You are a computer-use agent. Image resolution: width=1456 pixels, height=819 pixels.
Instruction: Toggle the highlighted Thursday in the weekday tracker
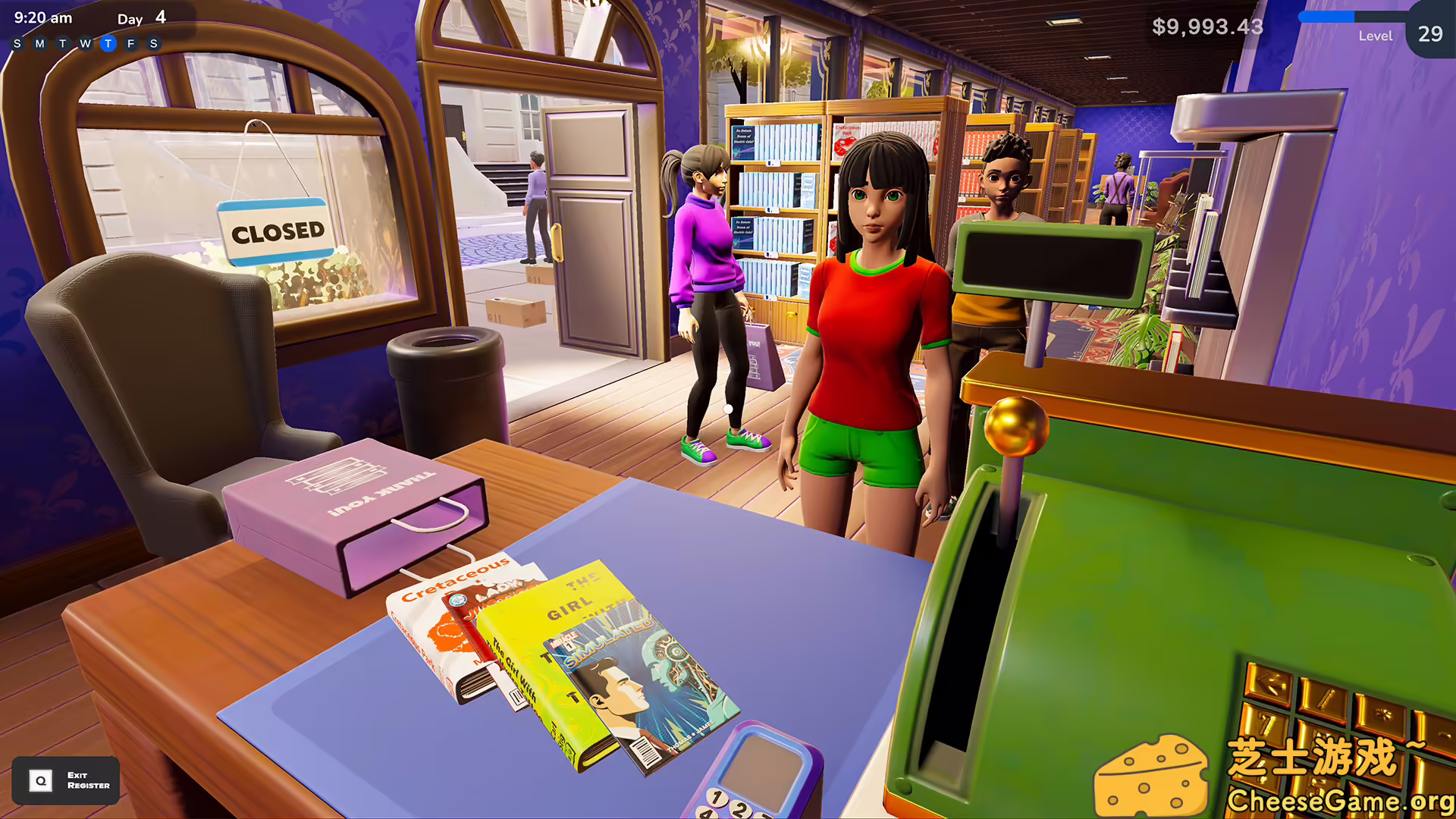(x=108, y=43)
